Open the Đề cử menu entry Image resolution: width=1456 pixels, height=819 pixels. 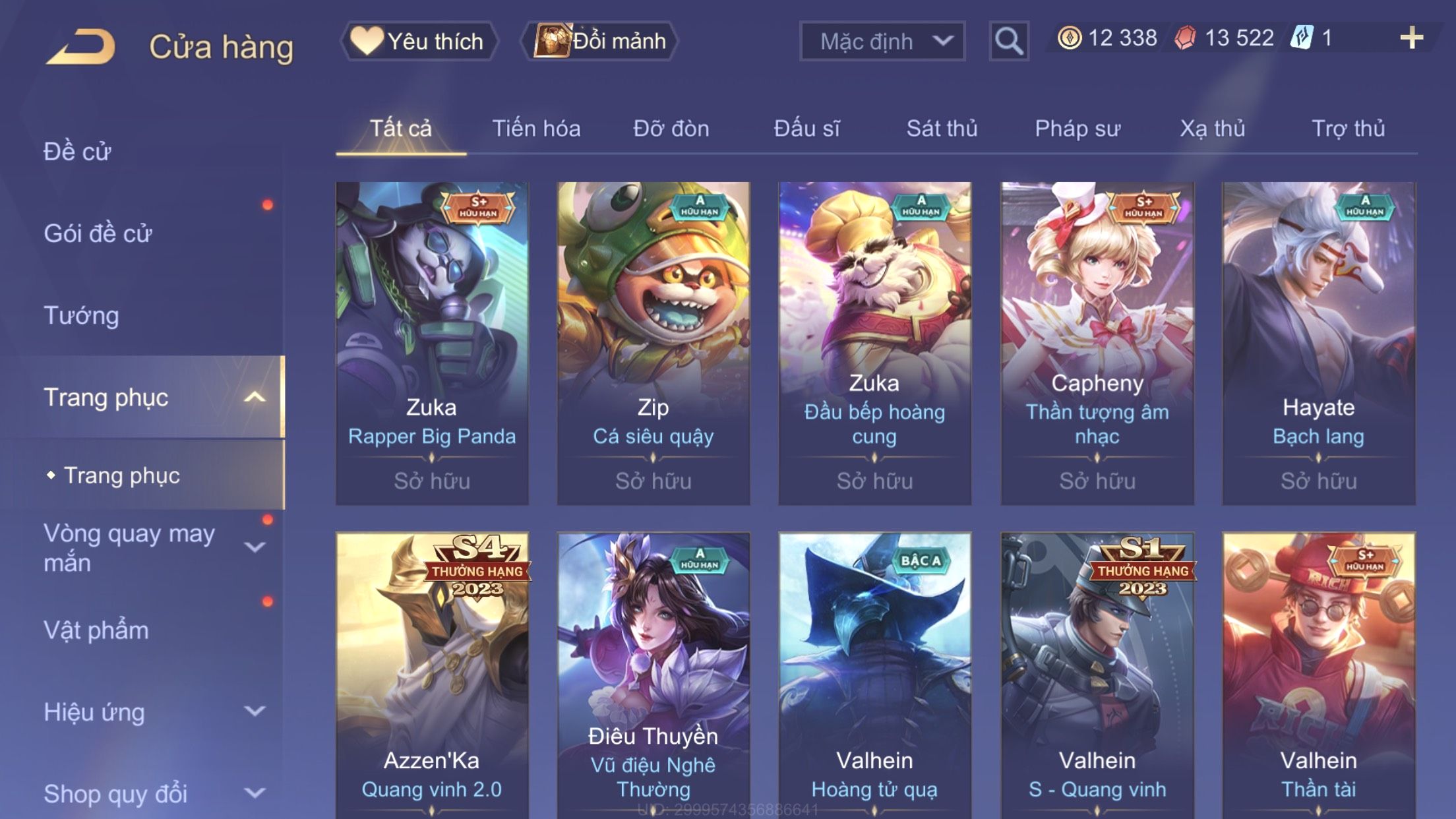77,152
